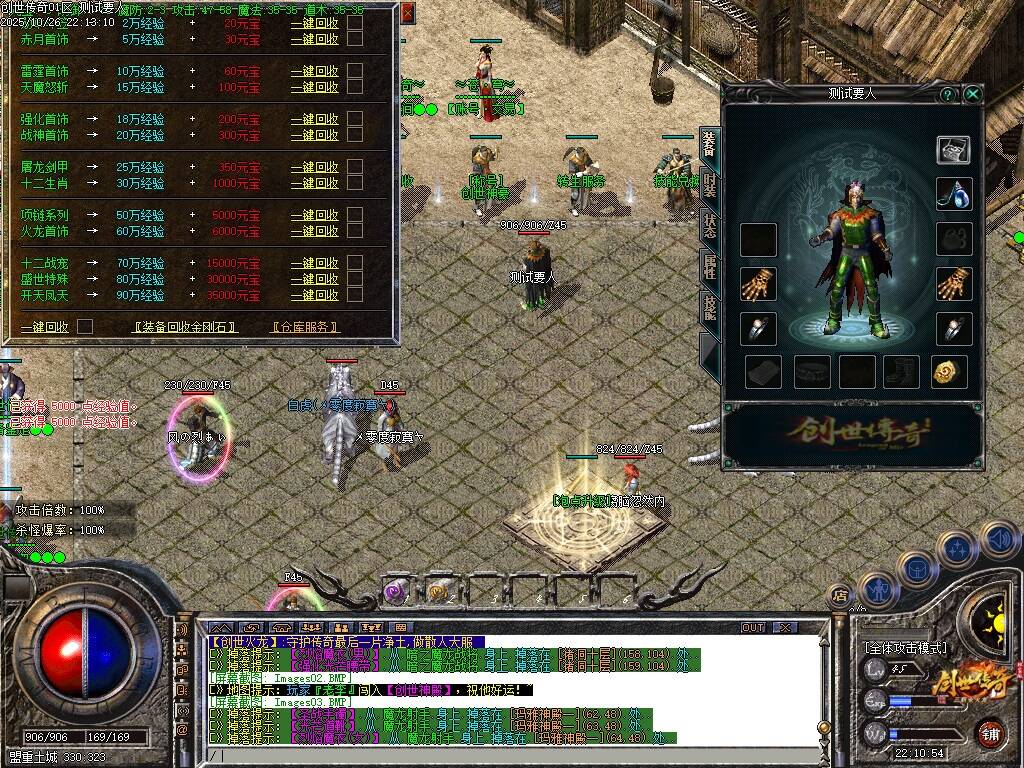1024x768 pixels.
Task: Recycle 雷霆首饰 with its 一键回收 link
Action: pyautogui.click(x=314, y=71)
